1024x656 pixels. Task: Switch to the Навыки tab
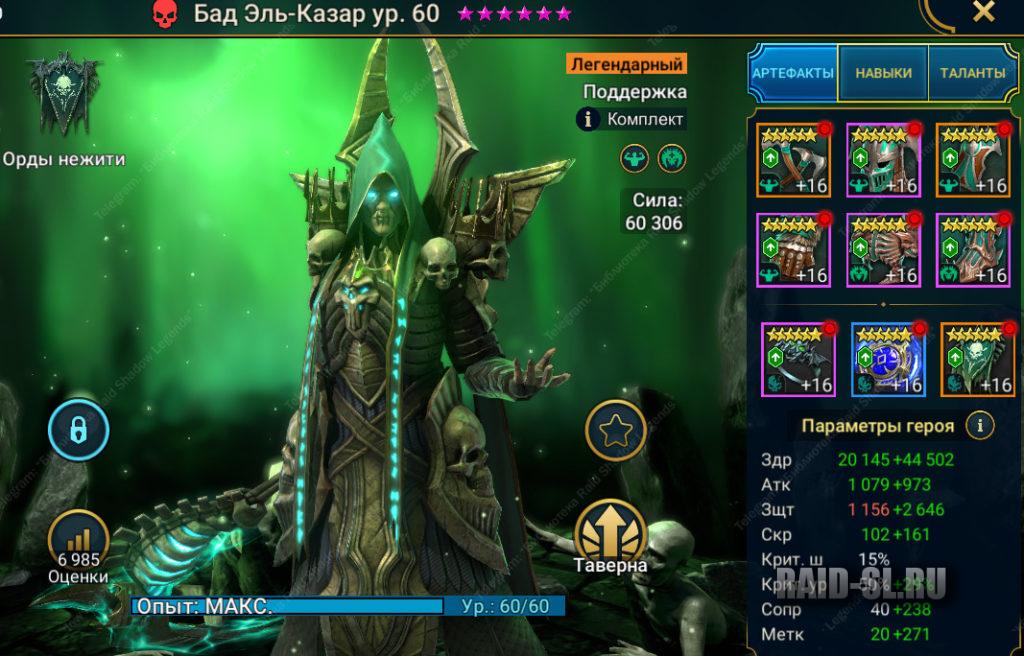[x=883, y=73]
